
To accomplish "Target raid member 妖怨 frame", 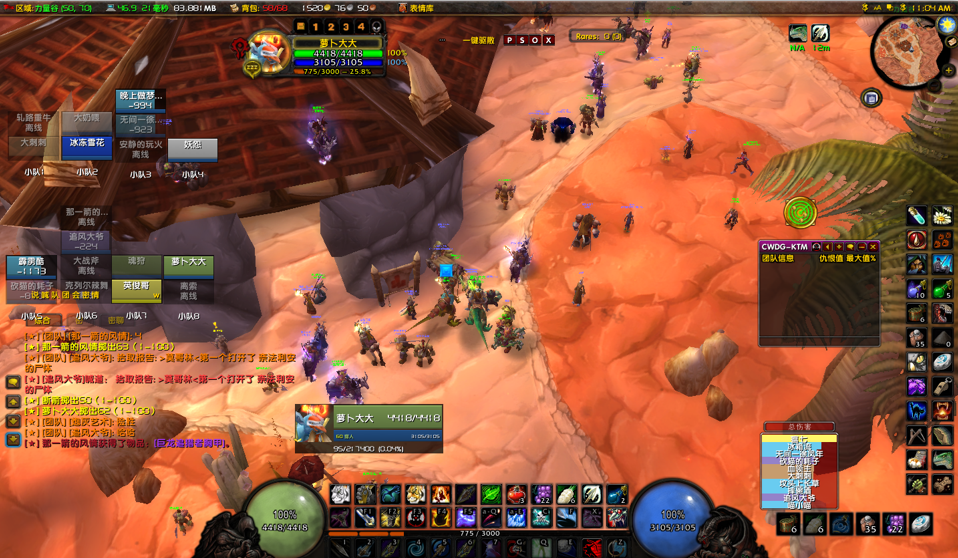I will (192, 147).
